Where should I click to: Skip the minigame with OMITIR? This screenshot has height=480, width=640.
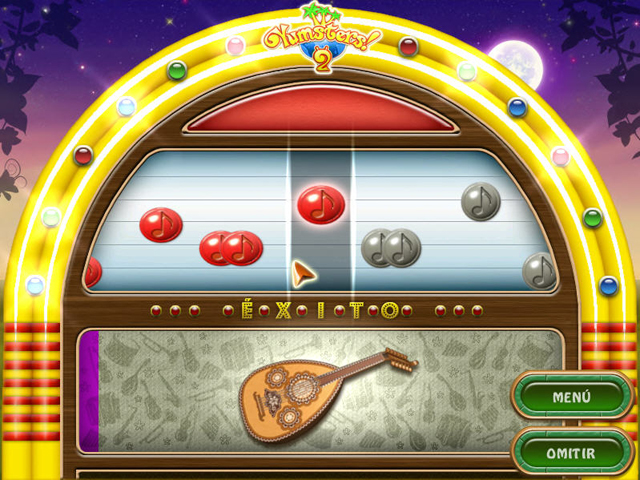pos(571,453)
